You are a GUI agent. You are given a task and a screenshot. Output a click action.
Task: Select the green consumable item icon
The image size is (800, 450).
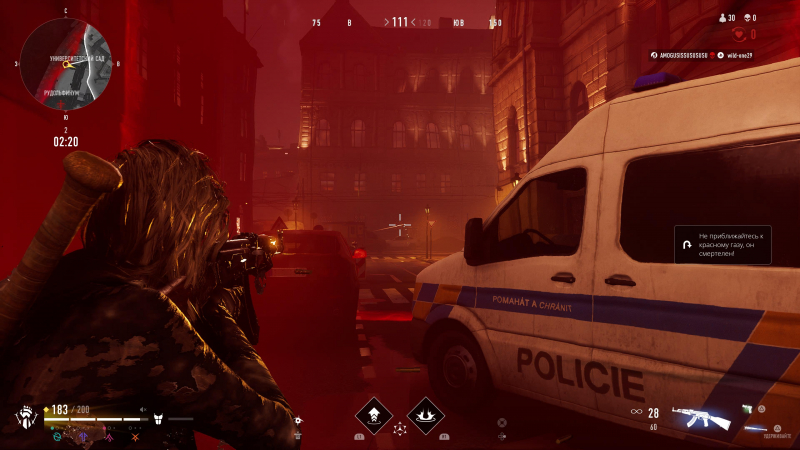coord(747,406)
